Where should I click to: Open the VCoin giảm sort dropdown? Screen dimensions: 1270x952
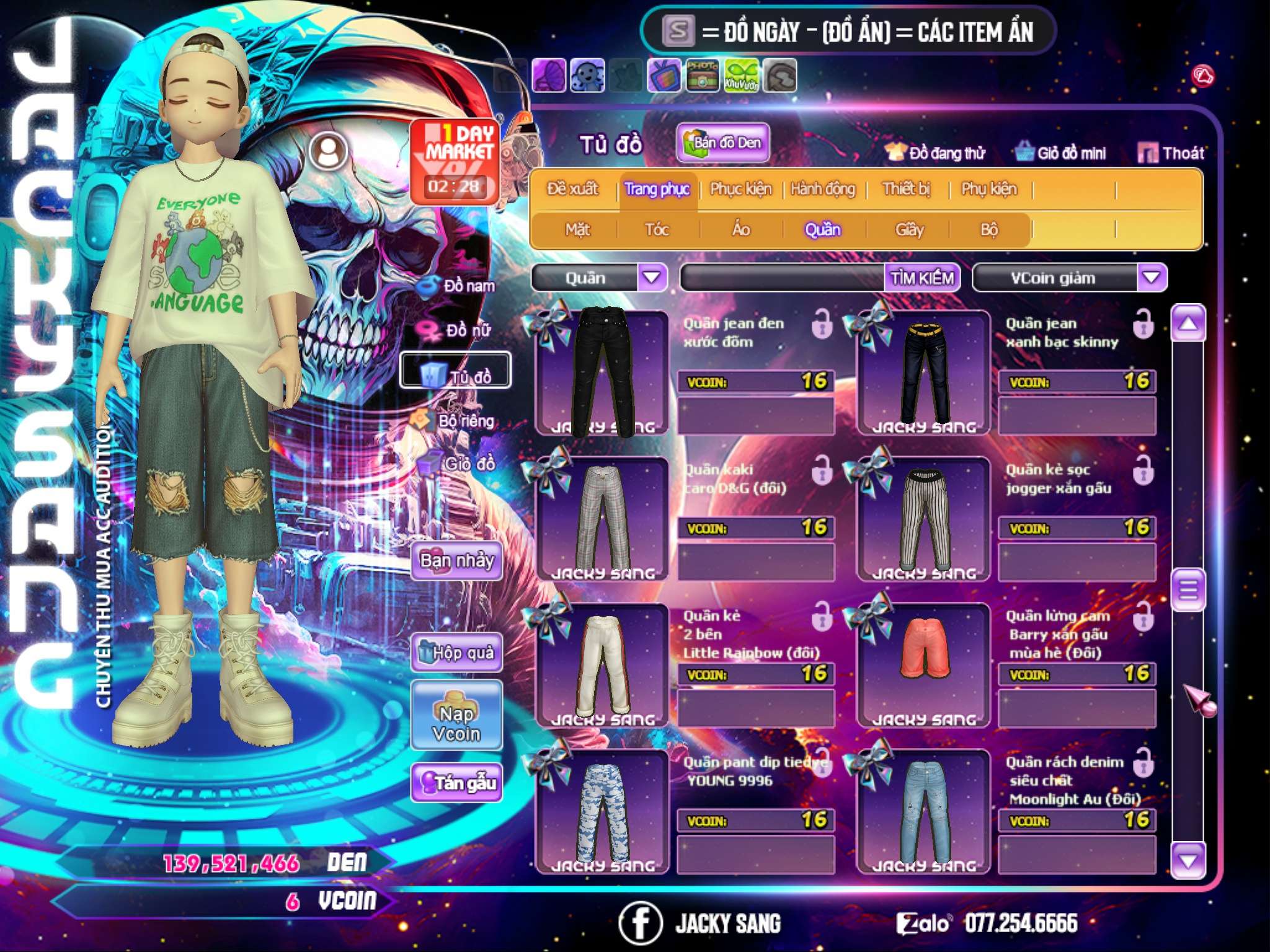1152,277
